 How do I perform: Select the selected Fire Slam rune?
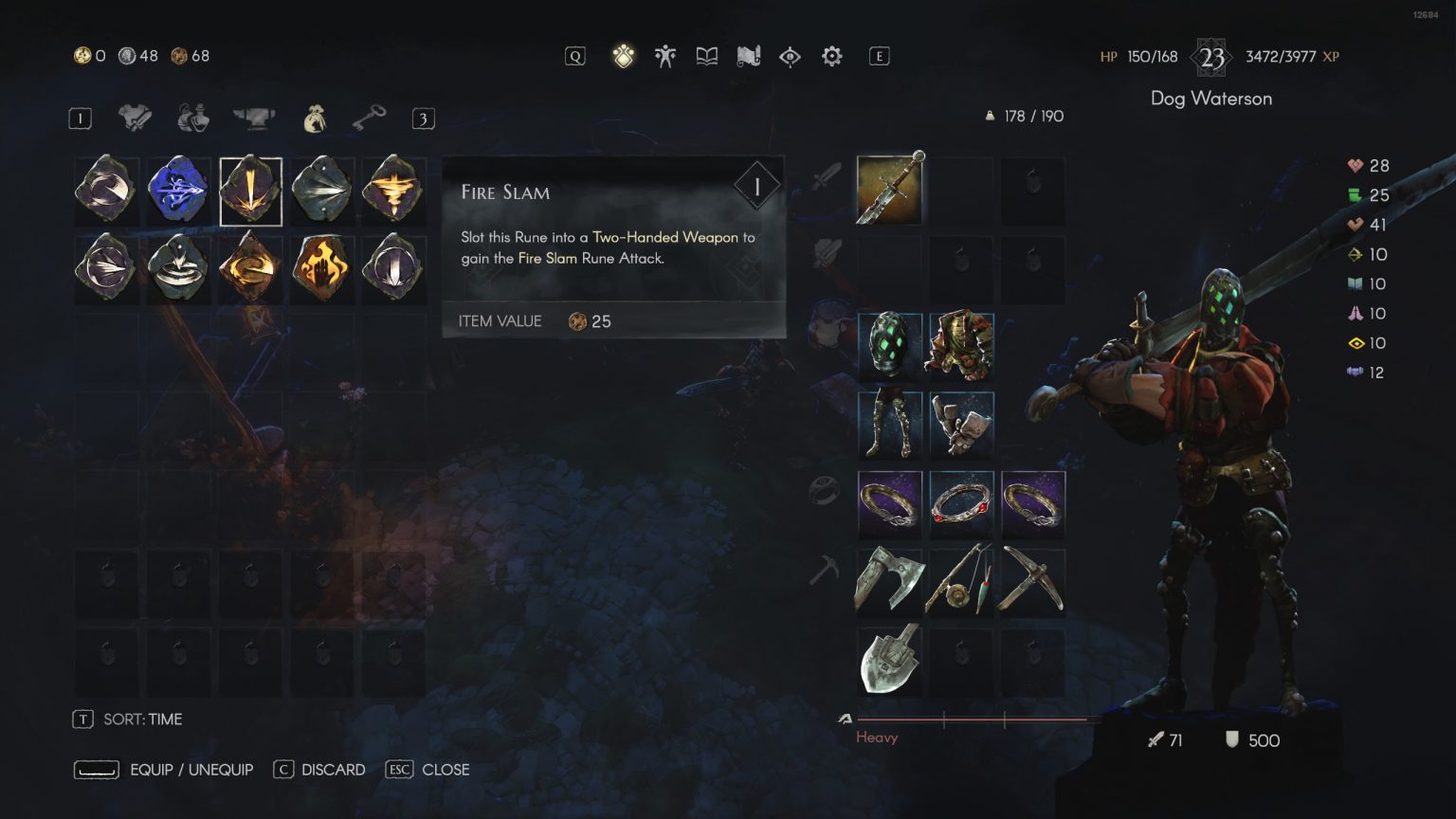[x=250, y=189]
